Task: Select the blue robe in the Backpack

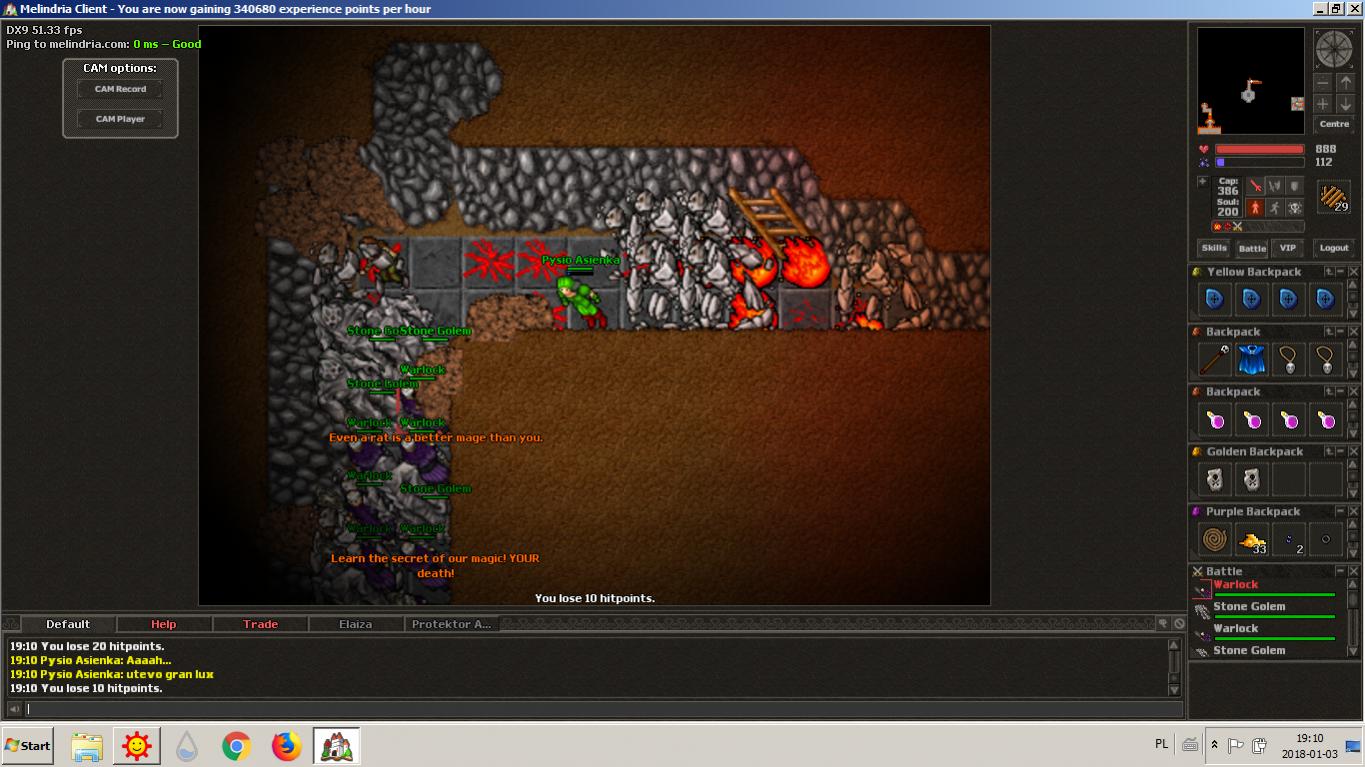Action: pyautogui.click(x=1252, y=359)
